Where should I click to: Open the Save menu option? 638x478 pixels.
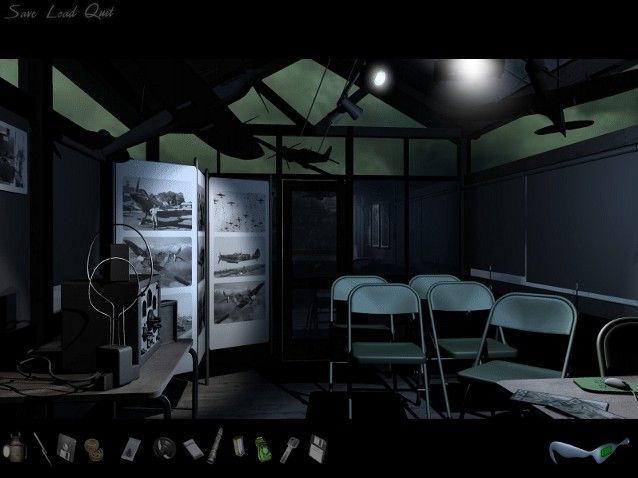pos(20,12)
